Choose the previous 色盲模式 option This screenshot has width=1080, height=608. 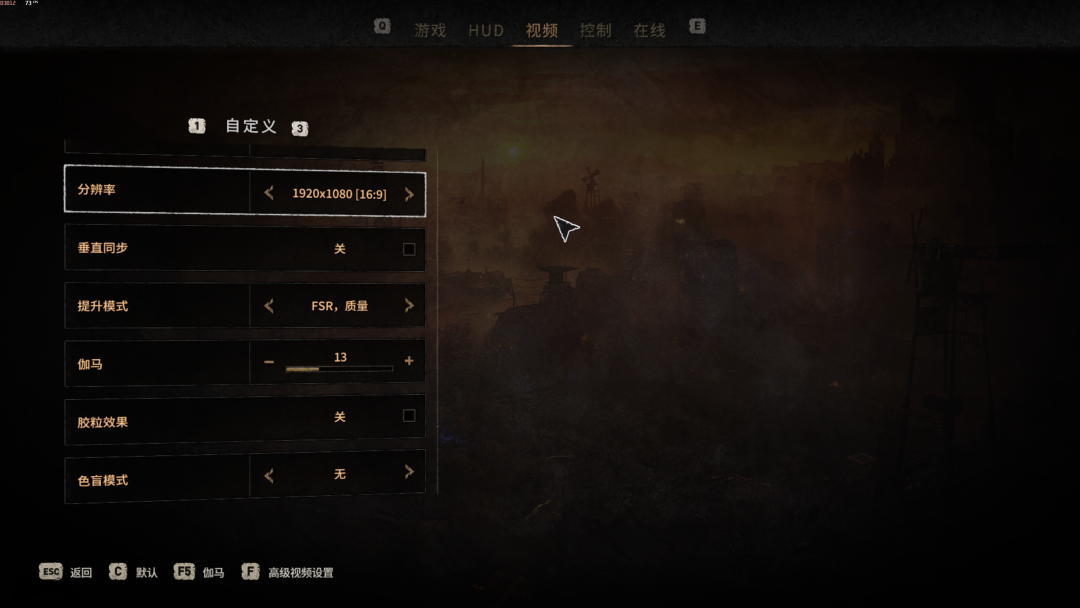point(269,475)
